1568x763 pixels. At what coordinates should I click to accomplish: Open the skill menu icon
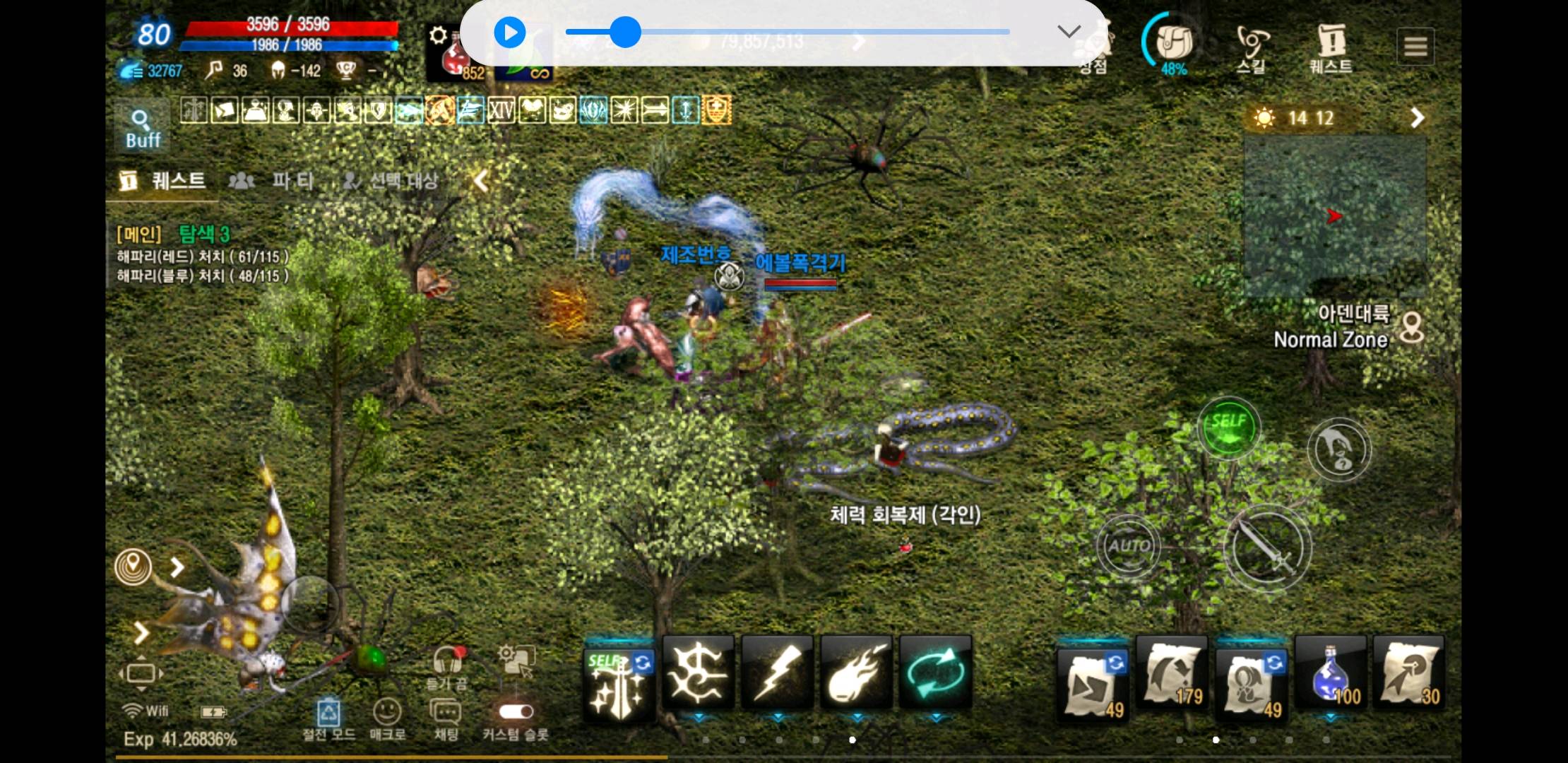(1252, 48)
